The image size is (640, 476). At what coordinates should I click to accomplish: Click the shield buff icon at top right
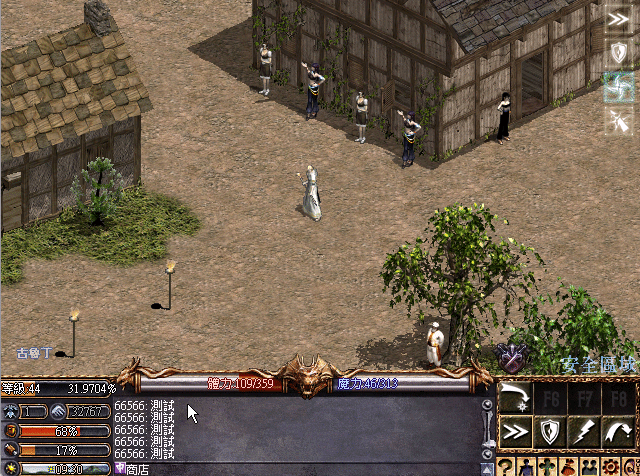point(620,53)
